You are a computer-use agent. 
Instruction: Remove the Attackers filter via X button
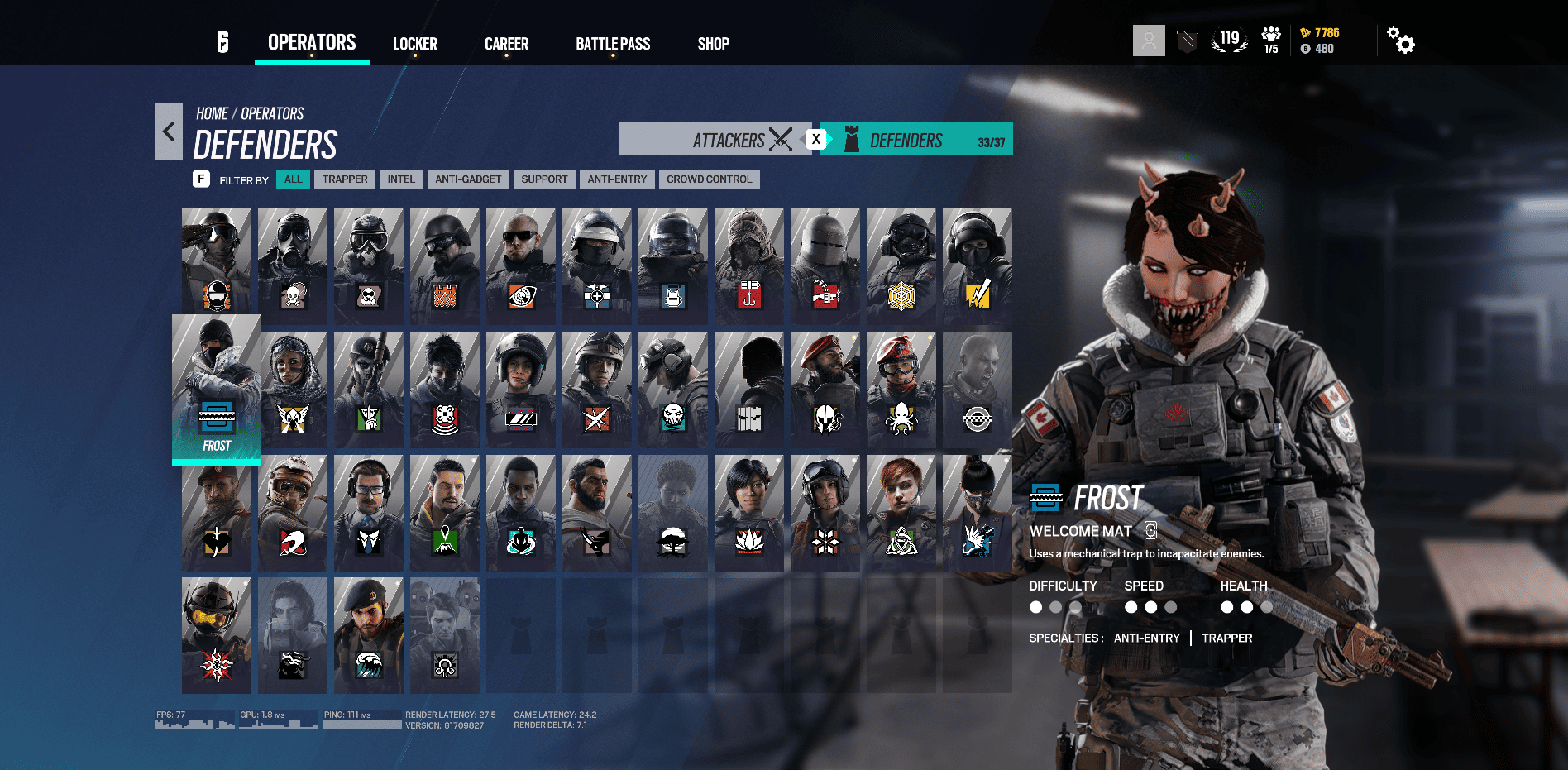(816, 139)
